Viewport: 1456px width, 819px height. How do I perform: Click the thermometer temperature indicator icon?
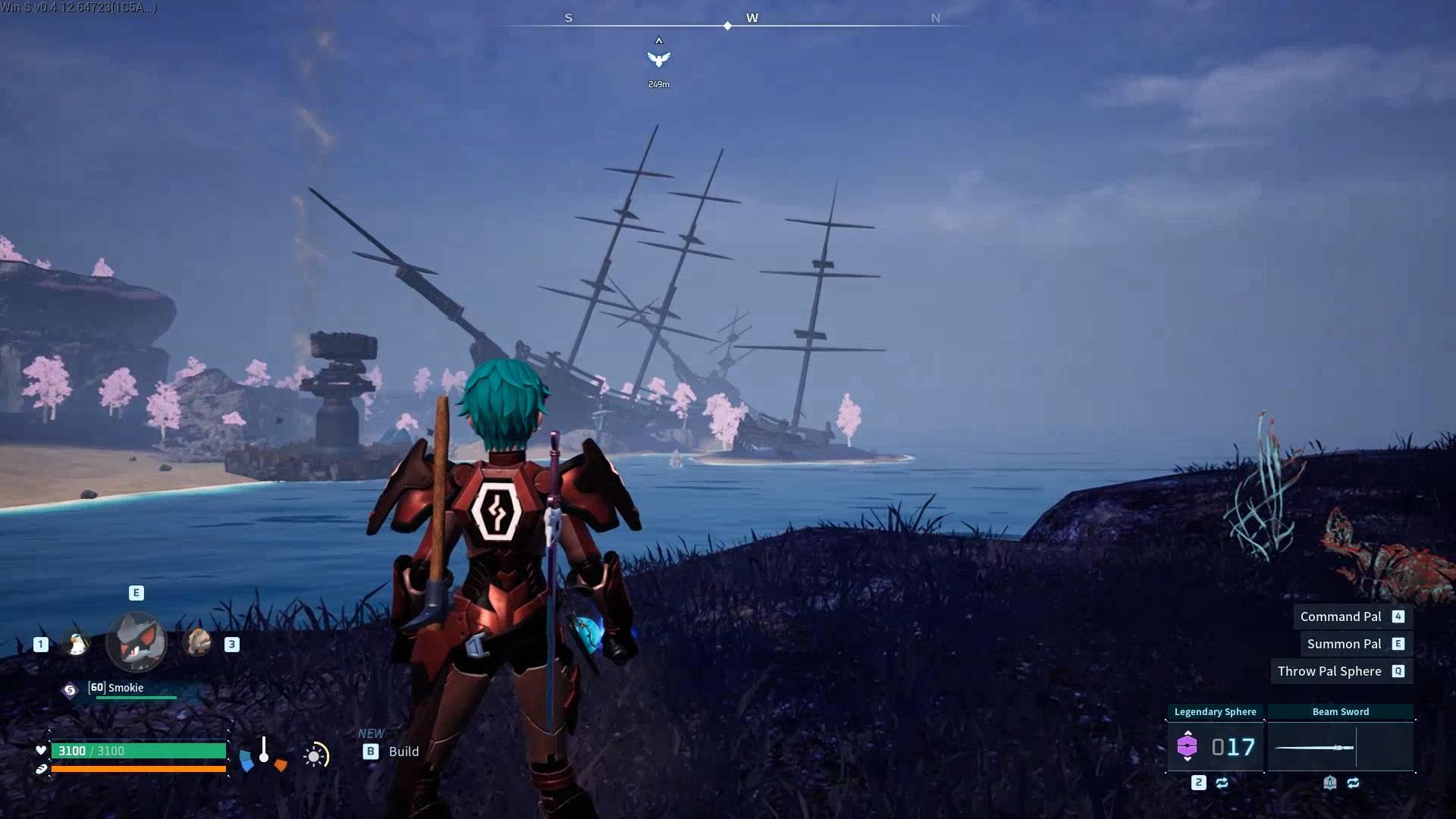tap(264, 751)
